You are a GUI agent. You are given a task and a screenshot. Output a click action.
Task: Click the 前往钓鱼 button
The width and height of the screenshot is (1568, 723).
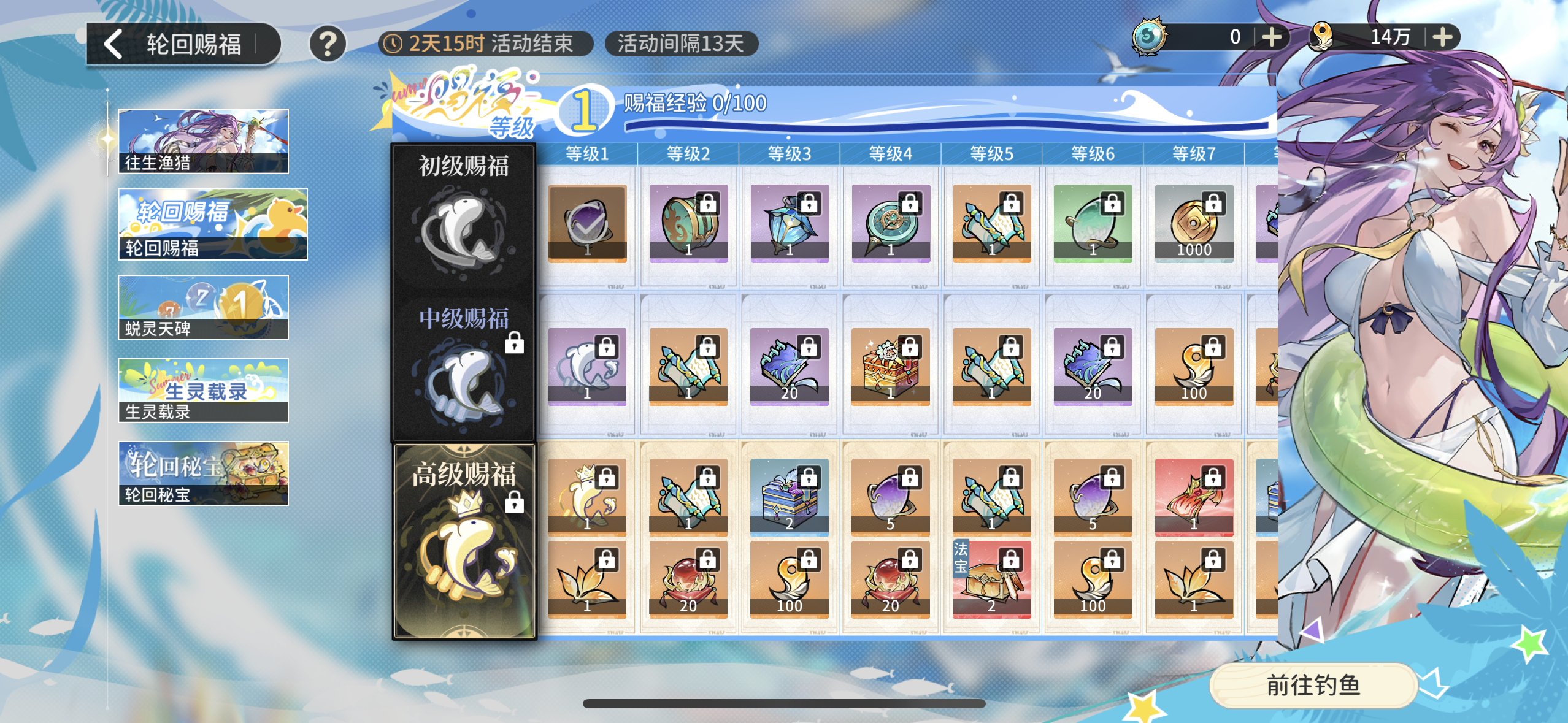(1311, 686)
